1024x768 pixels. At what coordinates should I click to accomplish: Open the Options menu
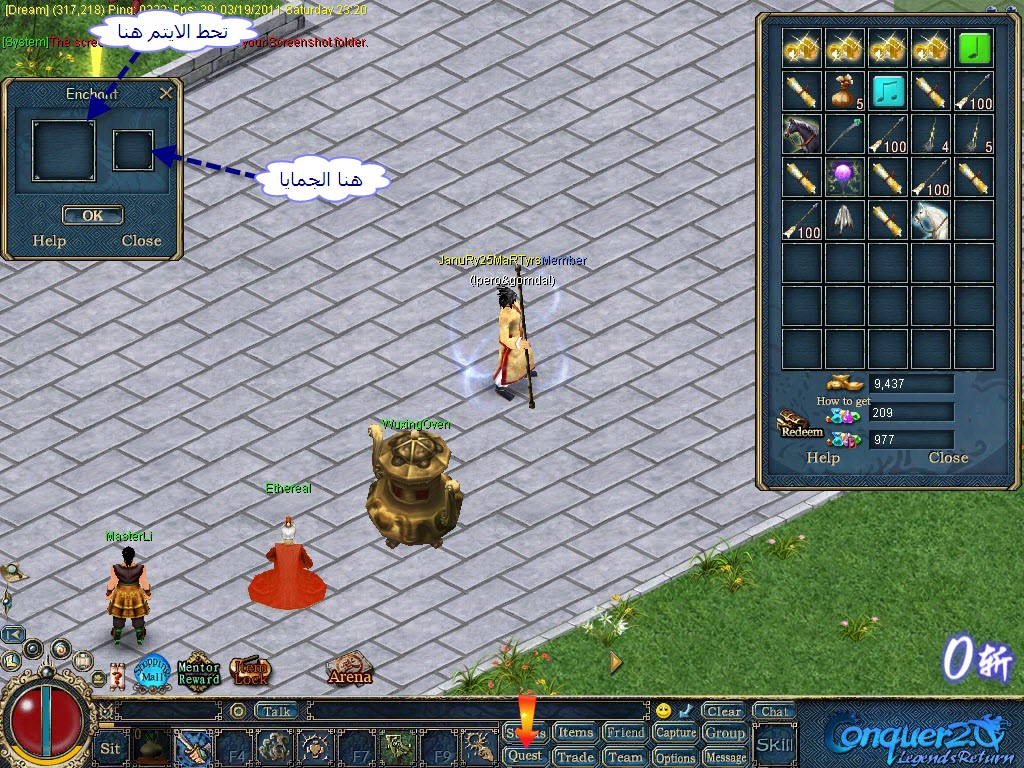676,758
